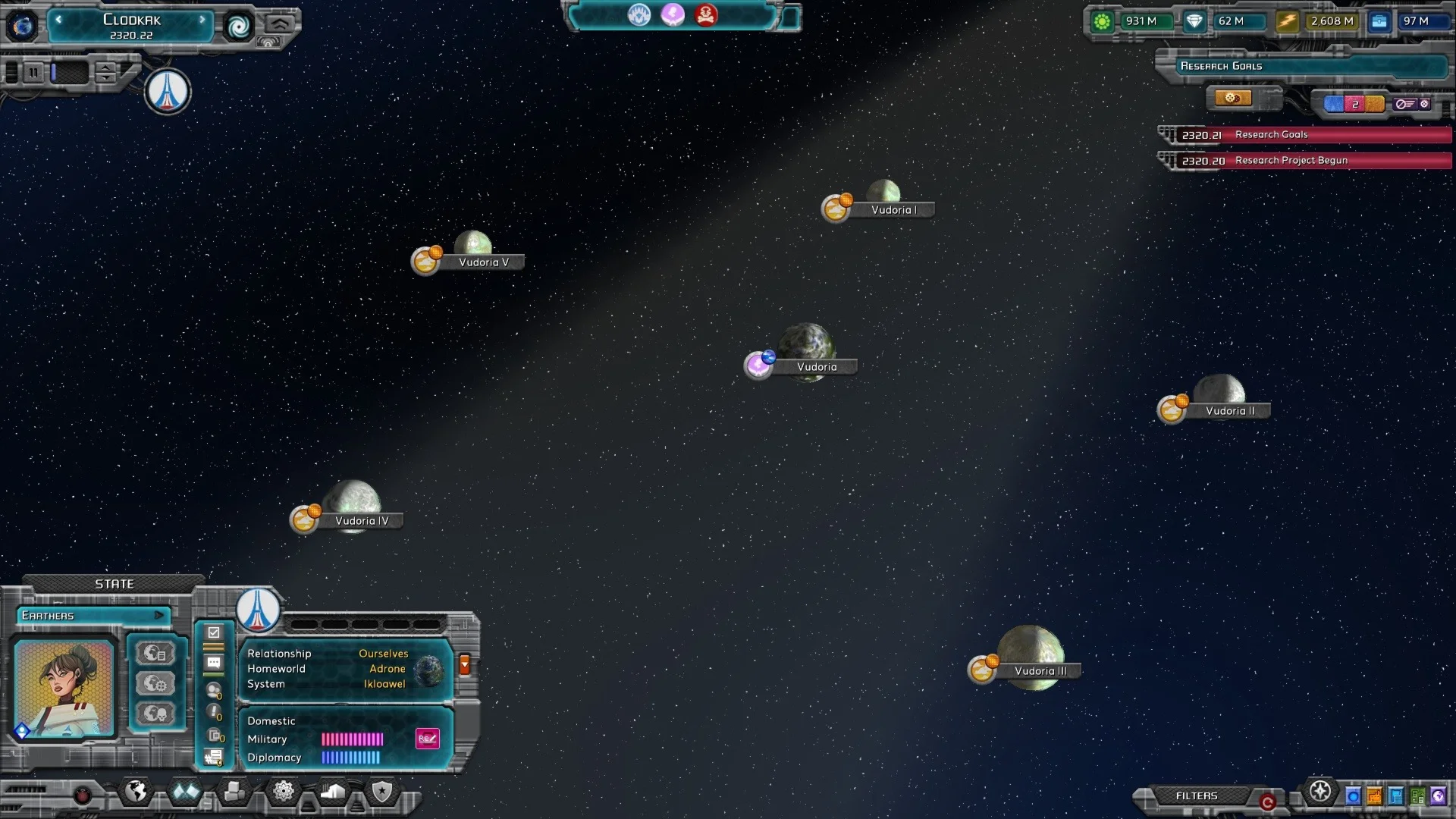
Task: Toggle the blue flag map filter
Action: [x=1395, y=796]
